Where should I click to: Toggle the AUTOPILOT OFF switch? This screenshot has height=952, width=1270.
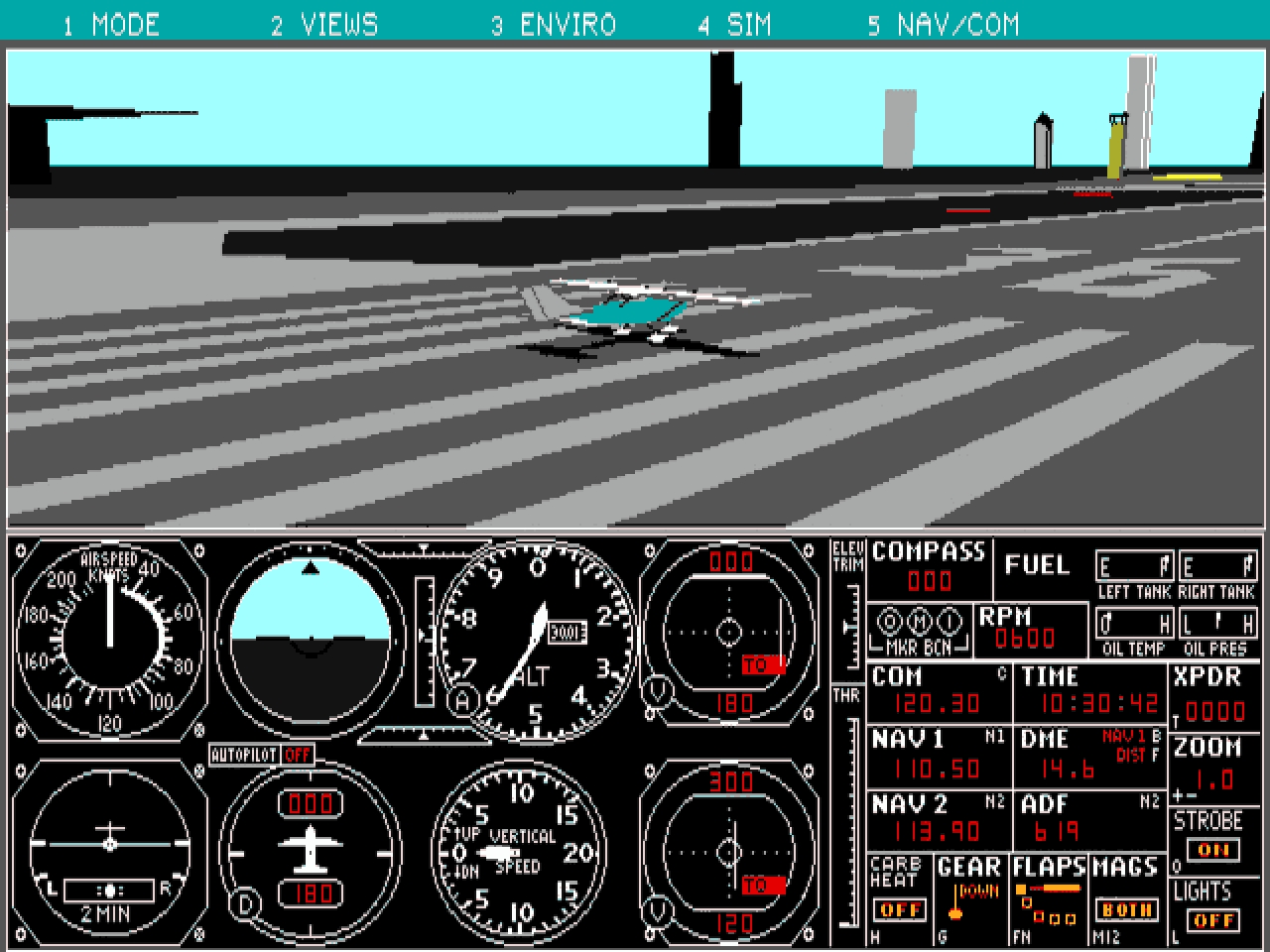pyautogui.click(x=297, y=755)
